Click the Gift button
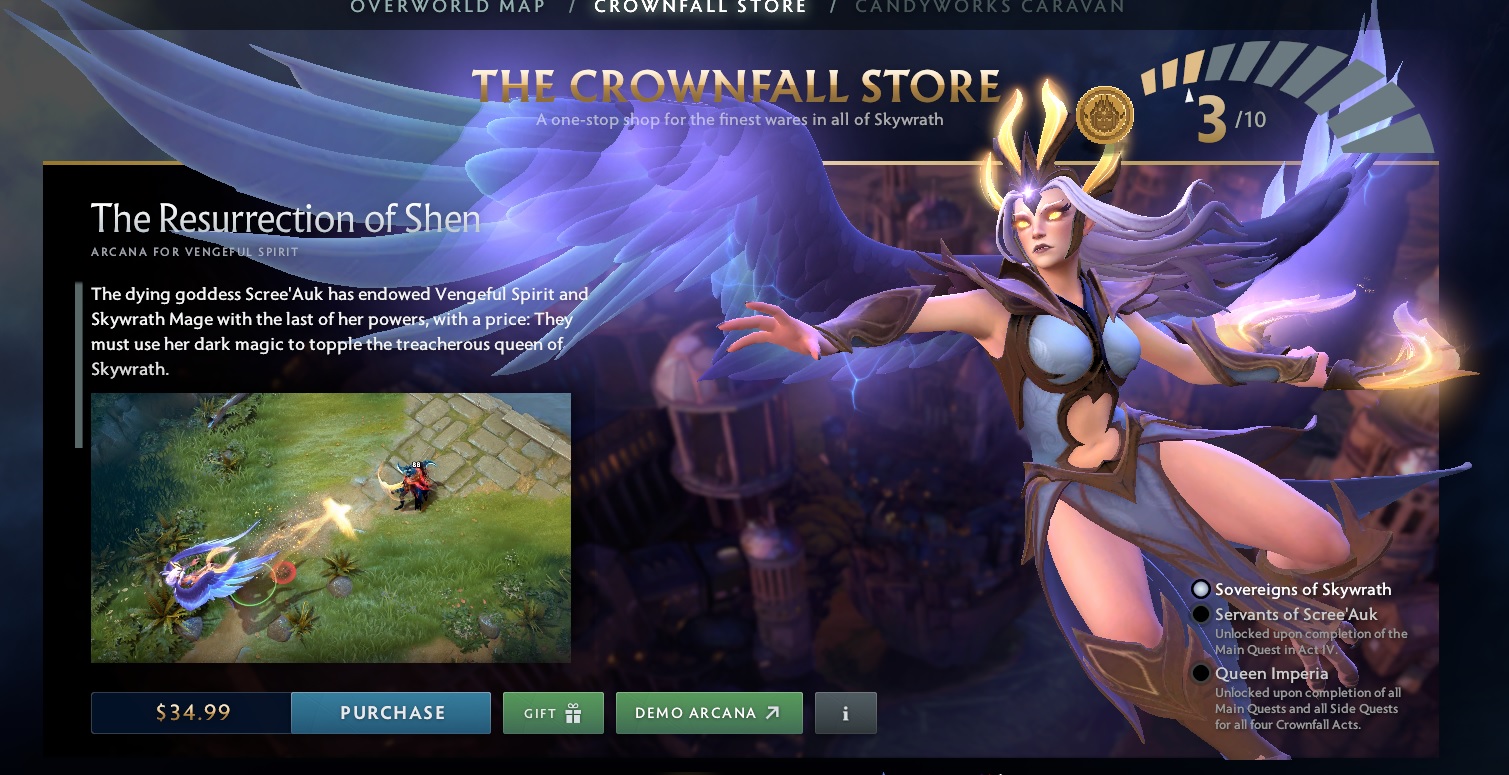This screenshot has height=775, width=1509. pos(552,712)
